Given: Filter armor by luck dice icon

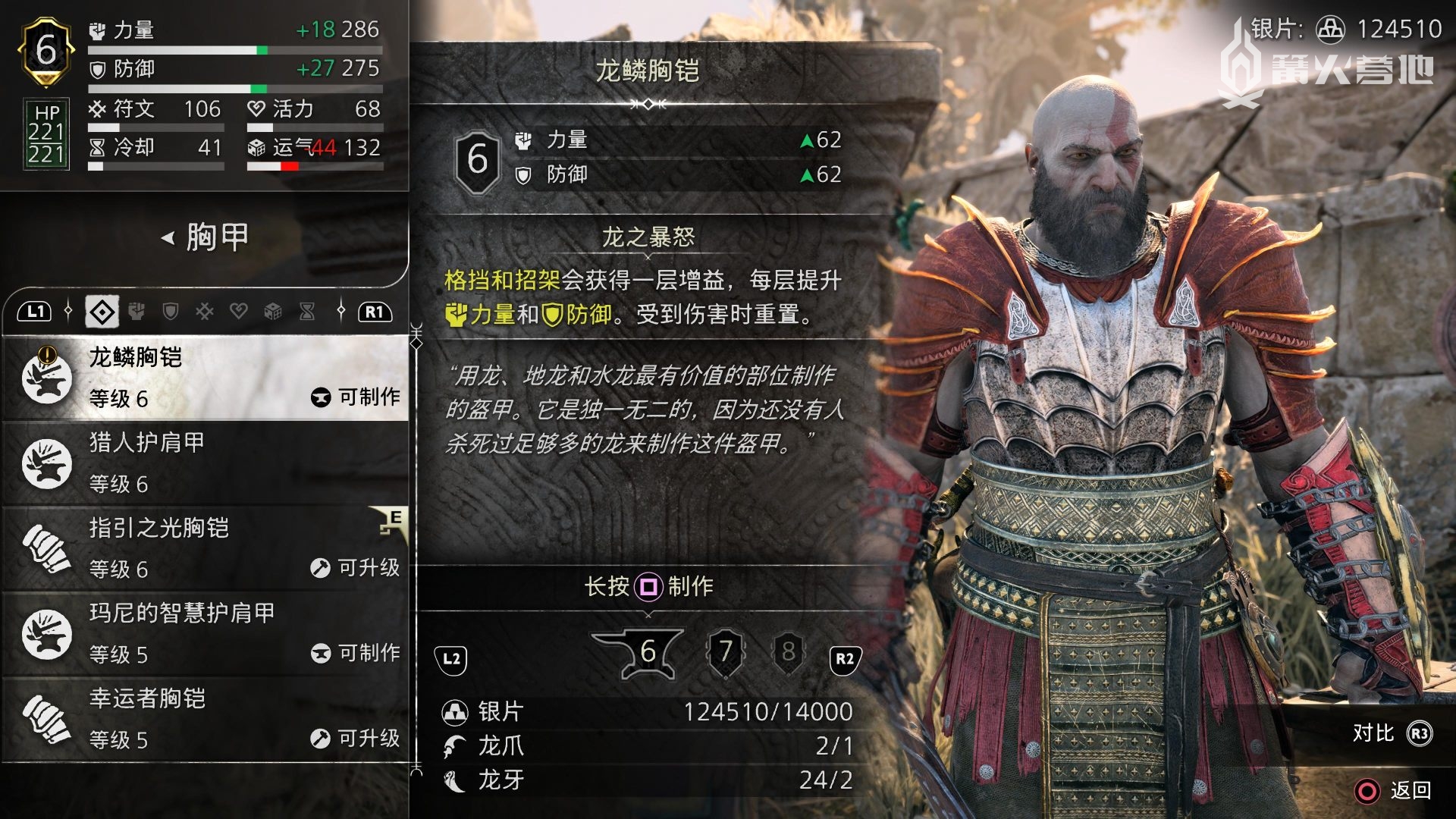Looking at the screenshot, I should tap(273, 312).
